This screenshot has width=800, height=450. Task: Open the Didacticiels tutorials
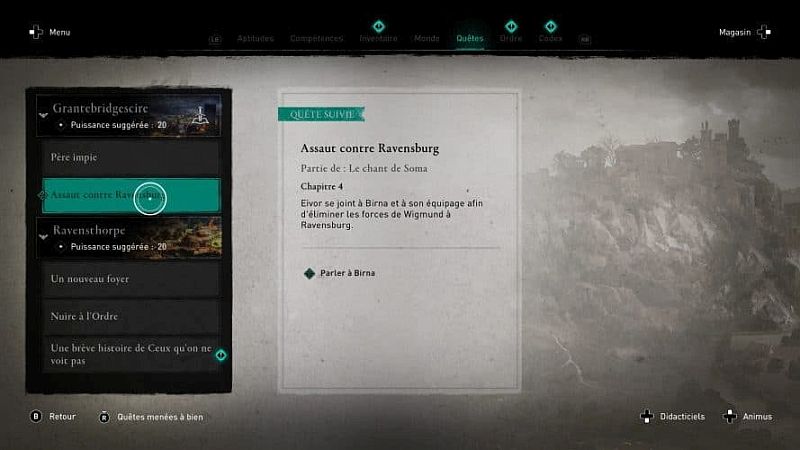point(674,416)
